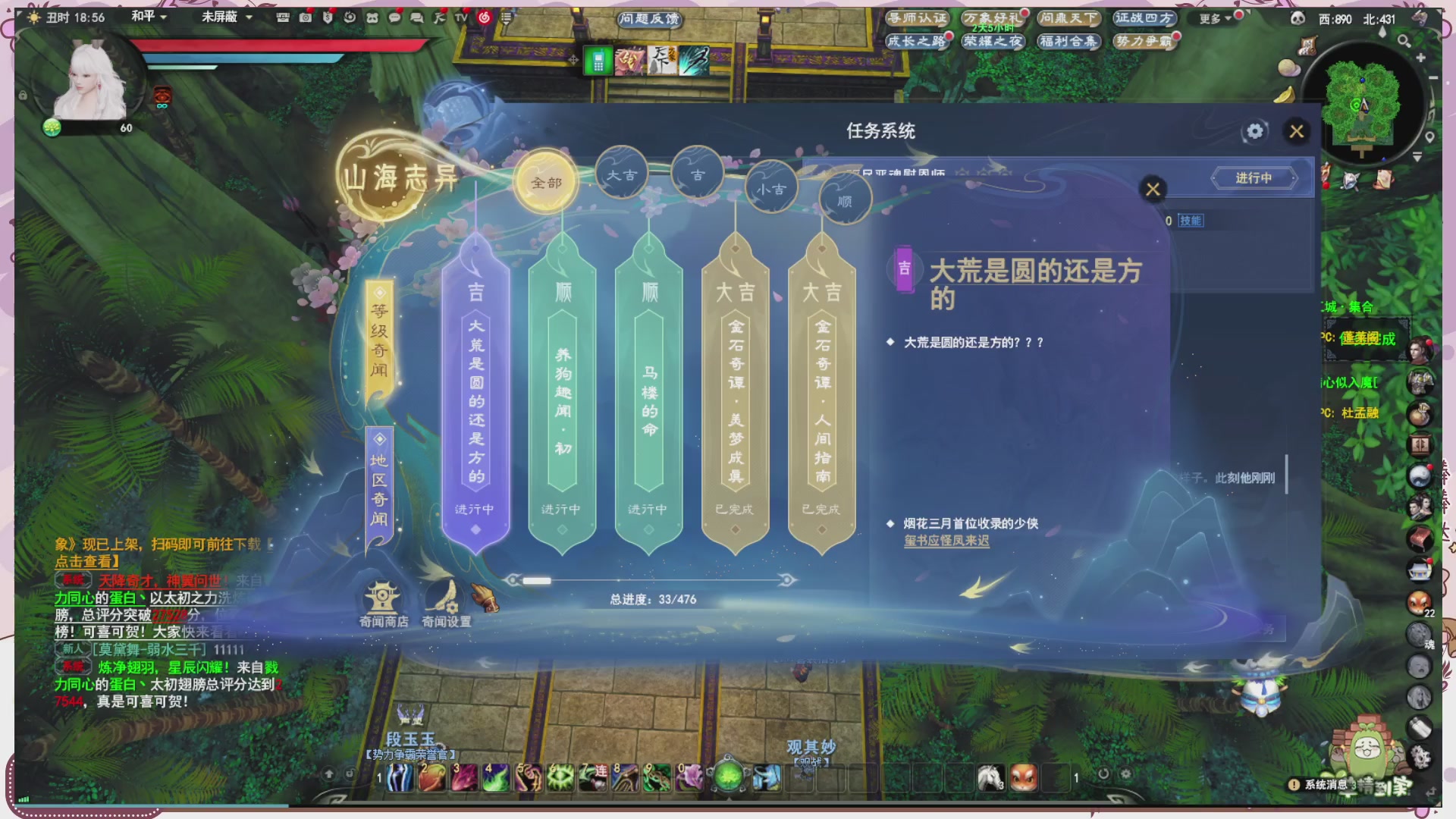
Task: Open the 和平 mode dropdown
Action: [149, 16]
